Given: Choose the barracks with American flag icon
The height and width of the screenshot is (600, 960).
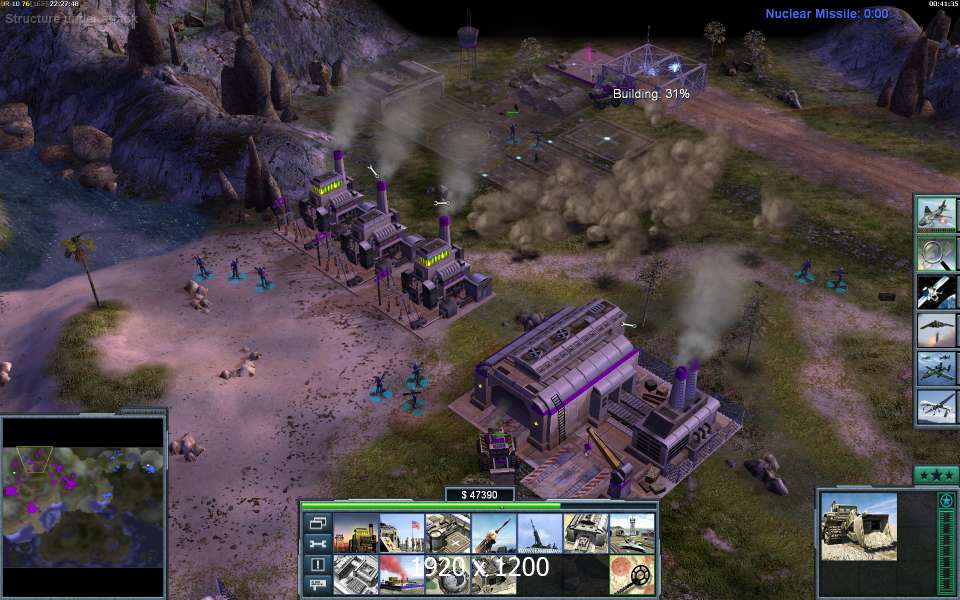Looking at the screenshot, I should pos(401,533).
